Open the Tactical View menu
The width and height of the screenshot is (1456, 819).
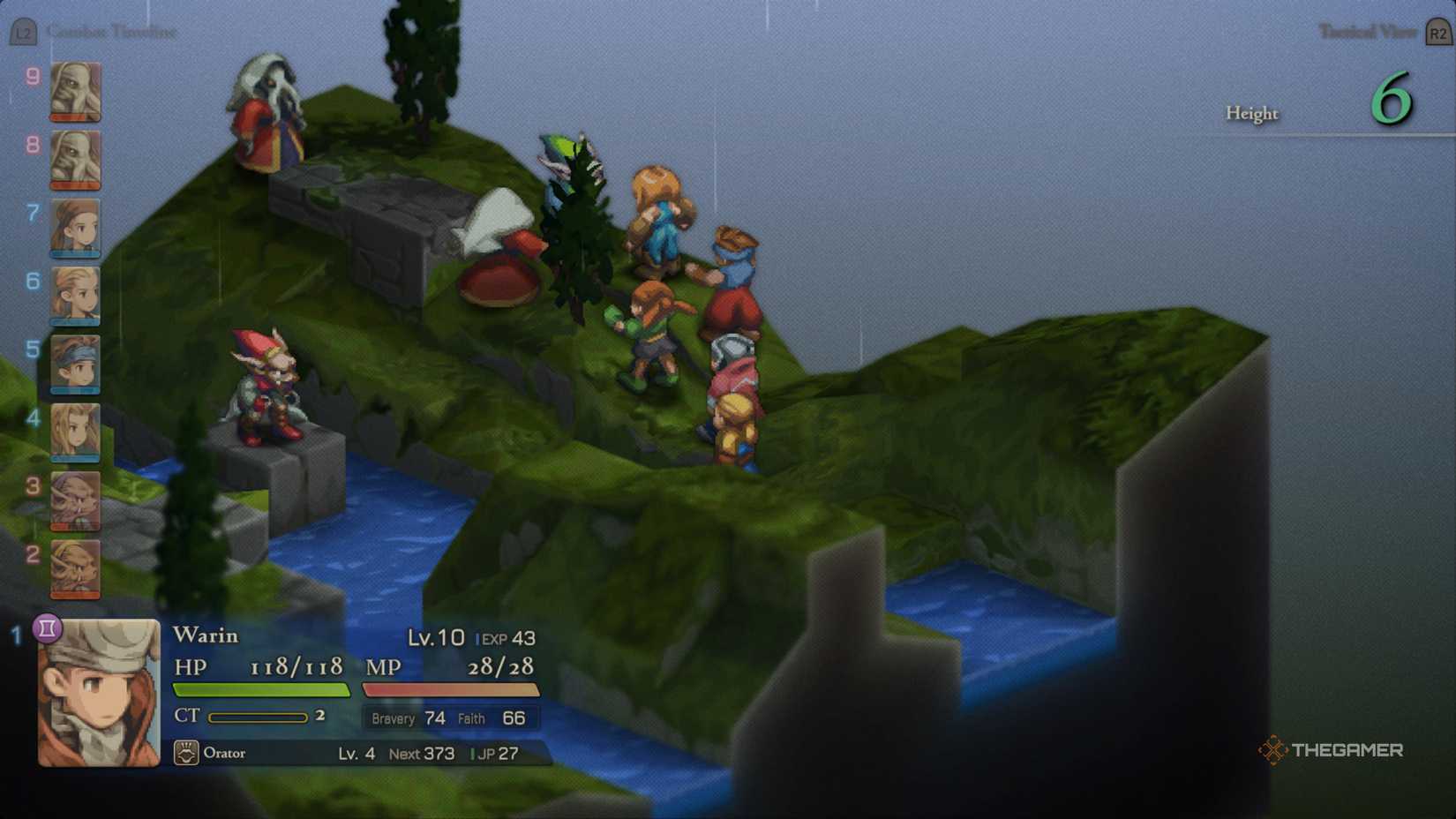point(1368,32)
